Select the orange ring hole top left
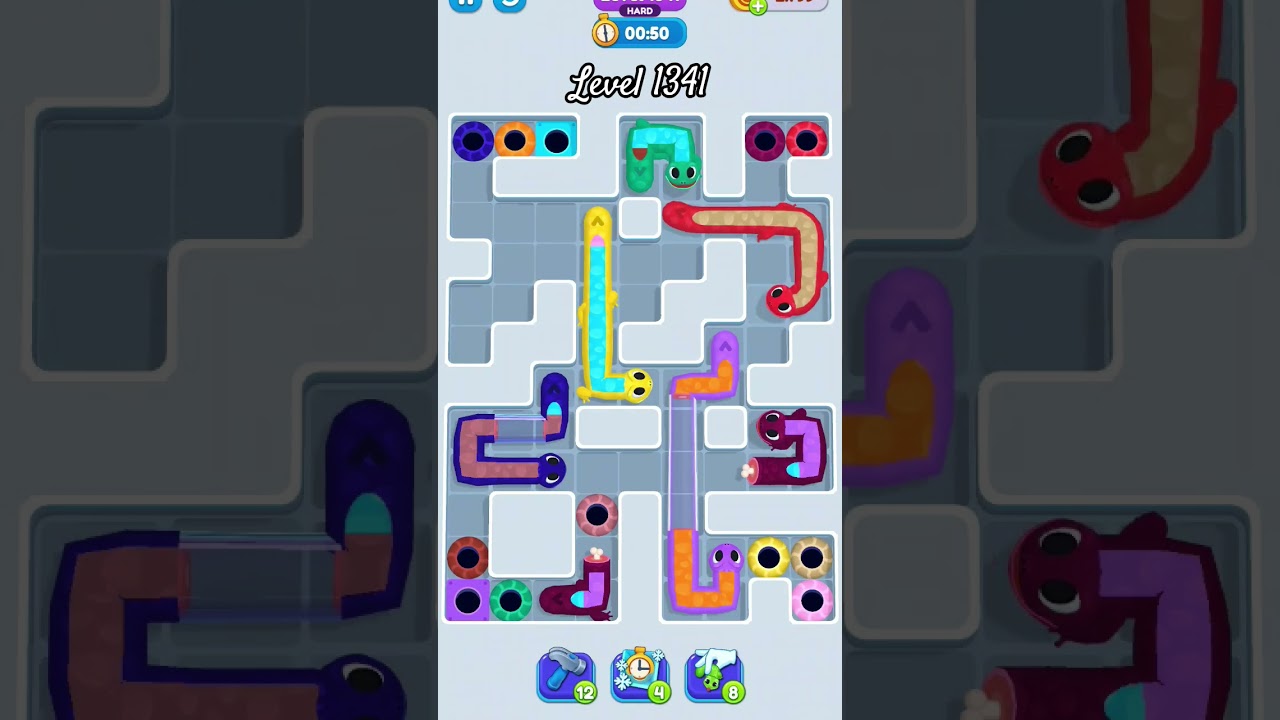This screenshot has width=1280, height=720. click(513, 140)
